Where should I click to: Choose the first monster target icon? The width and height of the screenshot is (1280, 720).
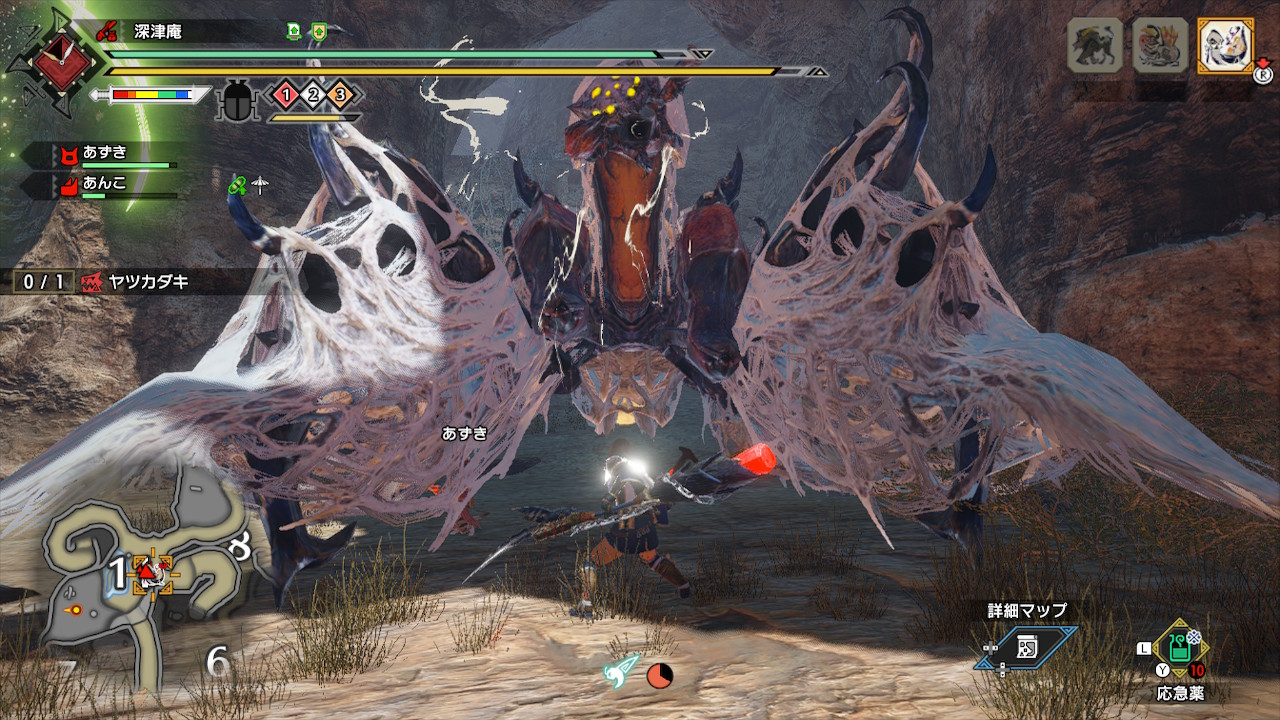coord(1094,45)
